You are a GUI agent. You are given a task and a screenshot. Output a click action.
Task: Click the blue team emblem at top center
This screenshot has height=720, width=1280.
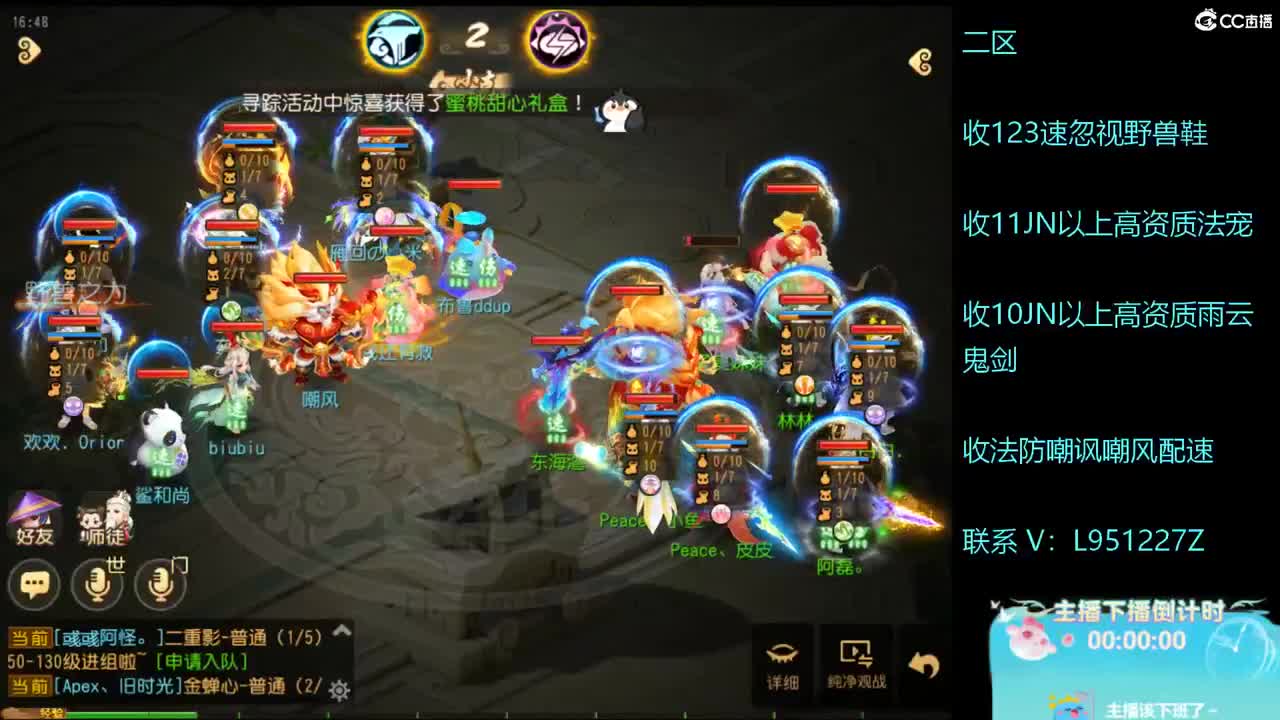tap(396, 39)
